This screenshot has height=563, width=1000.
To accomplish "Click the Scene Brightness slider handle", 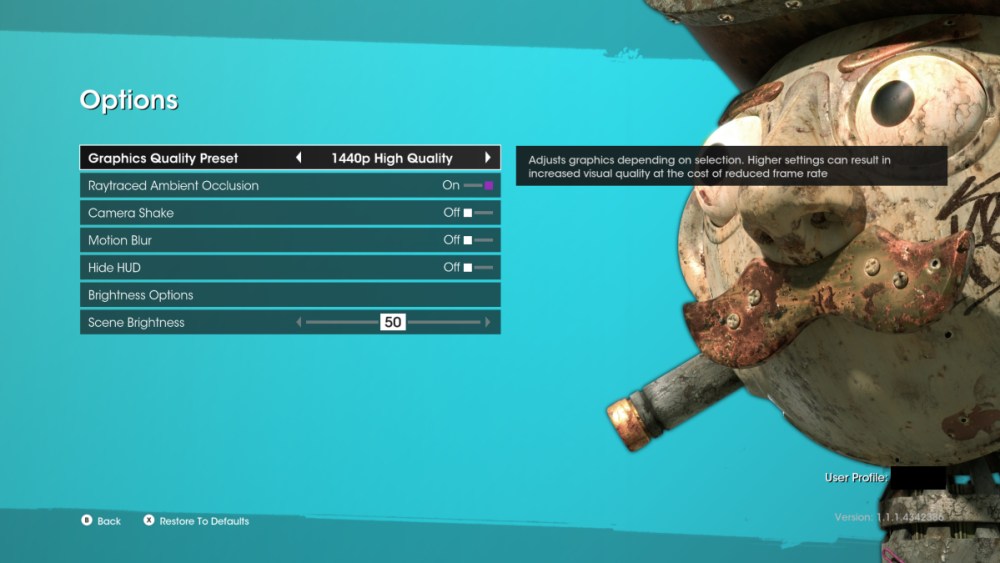I will tap(393, 322).
